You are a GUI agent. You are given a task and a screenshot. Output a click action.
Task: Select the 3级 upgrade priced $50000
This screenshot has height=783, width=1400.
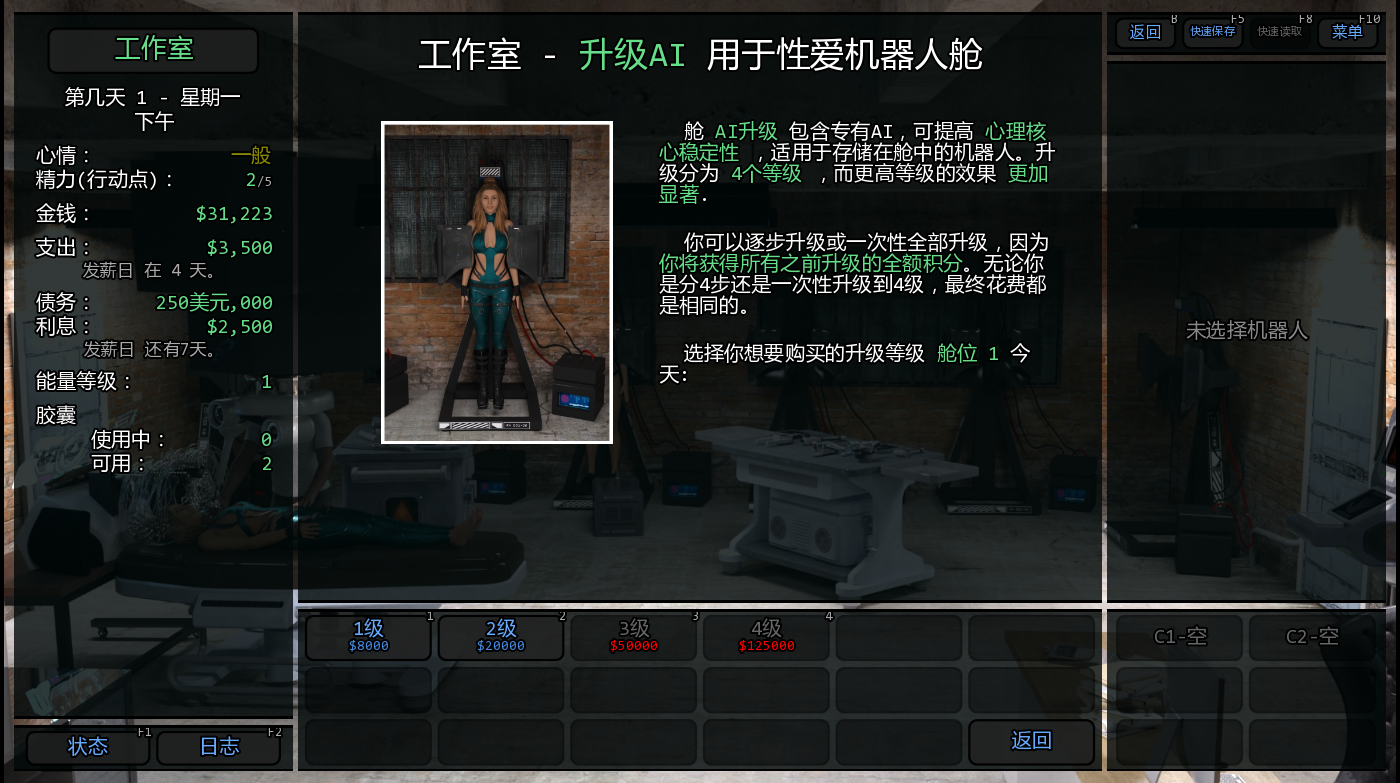point(634,637)
